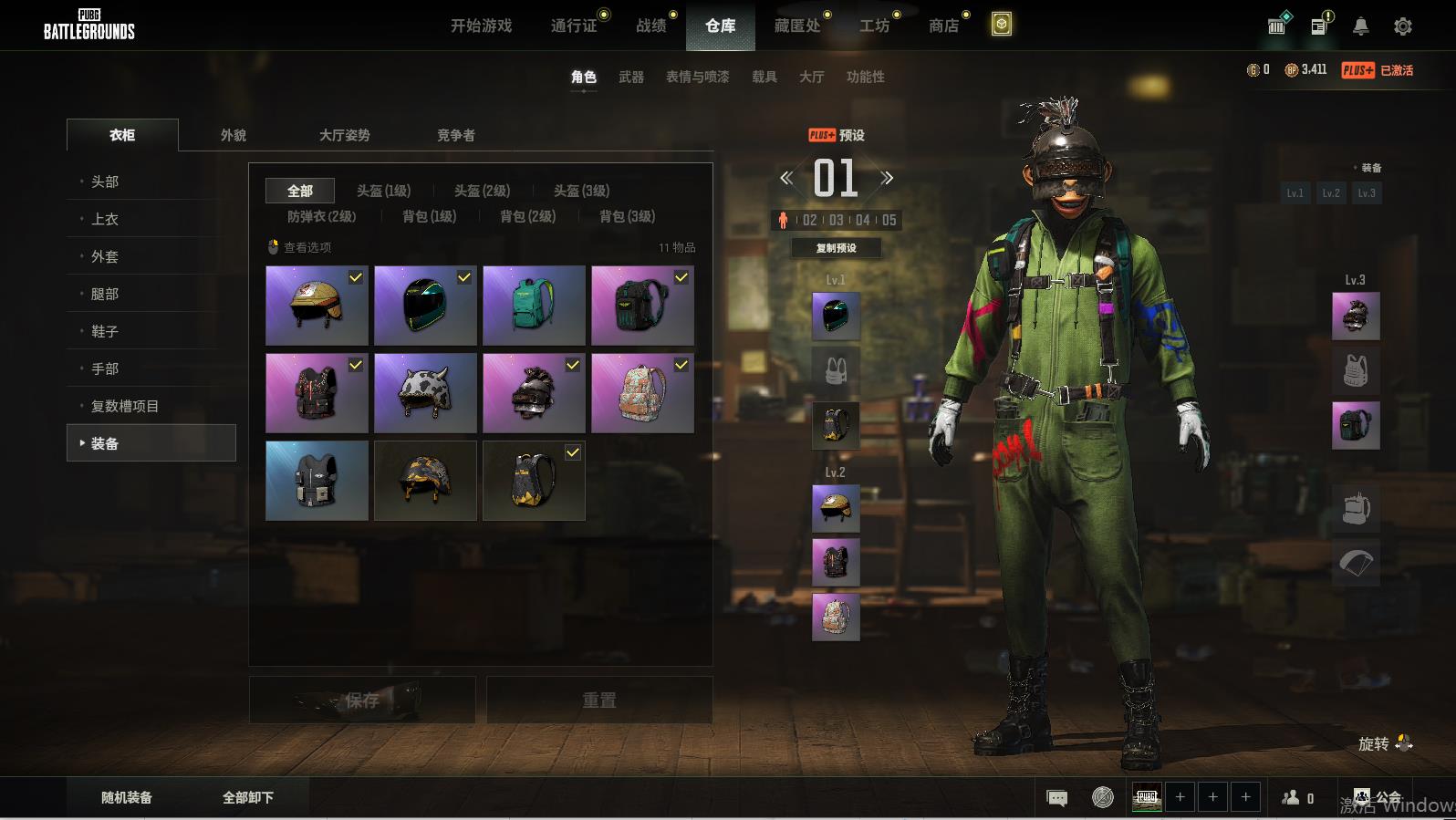Viewport: 1456px width, 820px height.
Task: Choose the 头部 head category
Action: click(105, 182)
